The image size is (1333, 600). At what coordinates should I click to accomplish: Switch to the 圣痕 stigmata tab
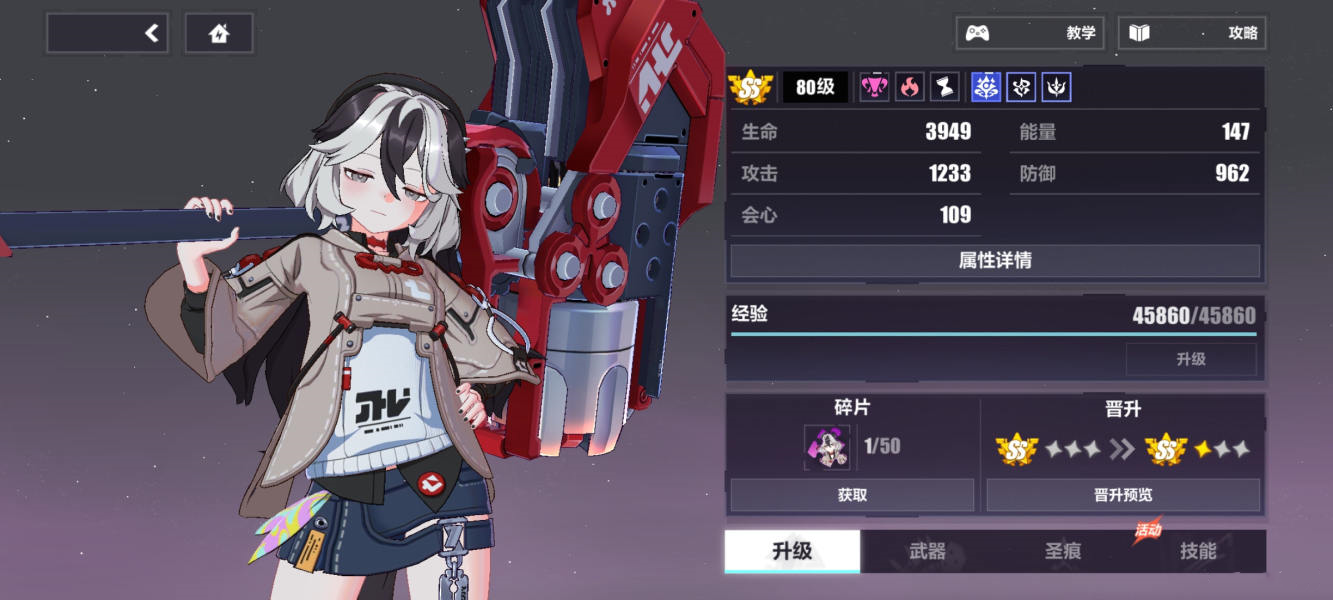(1062, 551)
